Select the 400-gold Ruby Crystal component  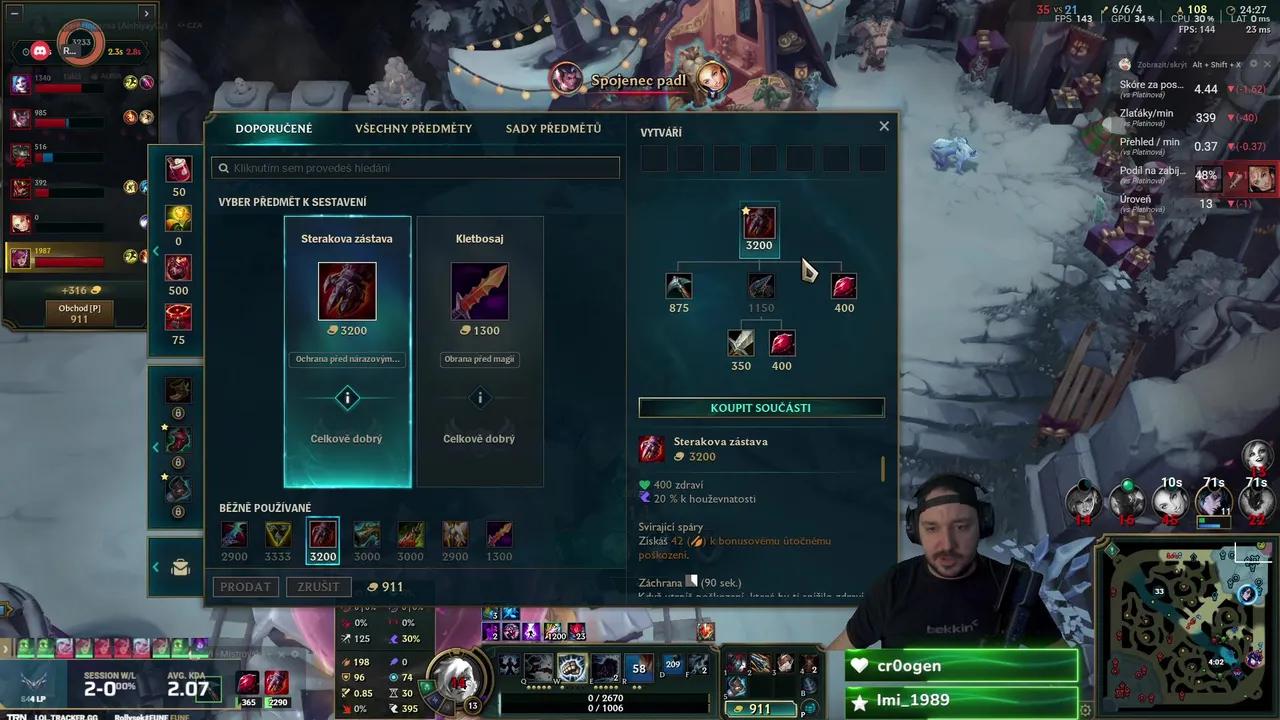coord(843,286)
